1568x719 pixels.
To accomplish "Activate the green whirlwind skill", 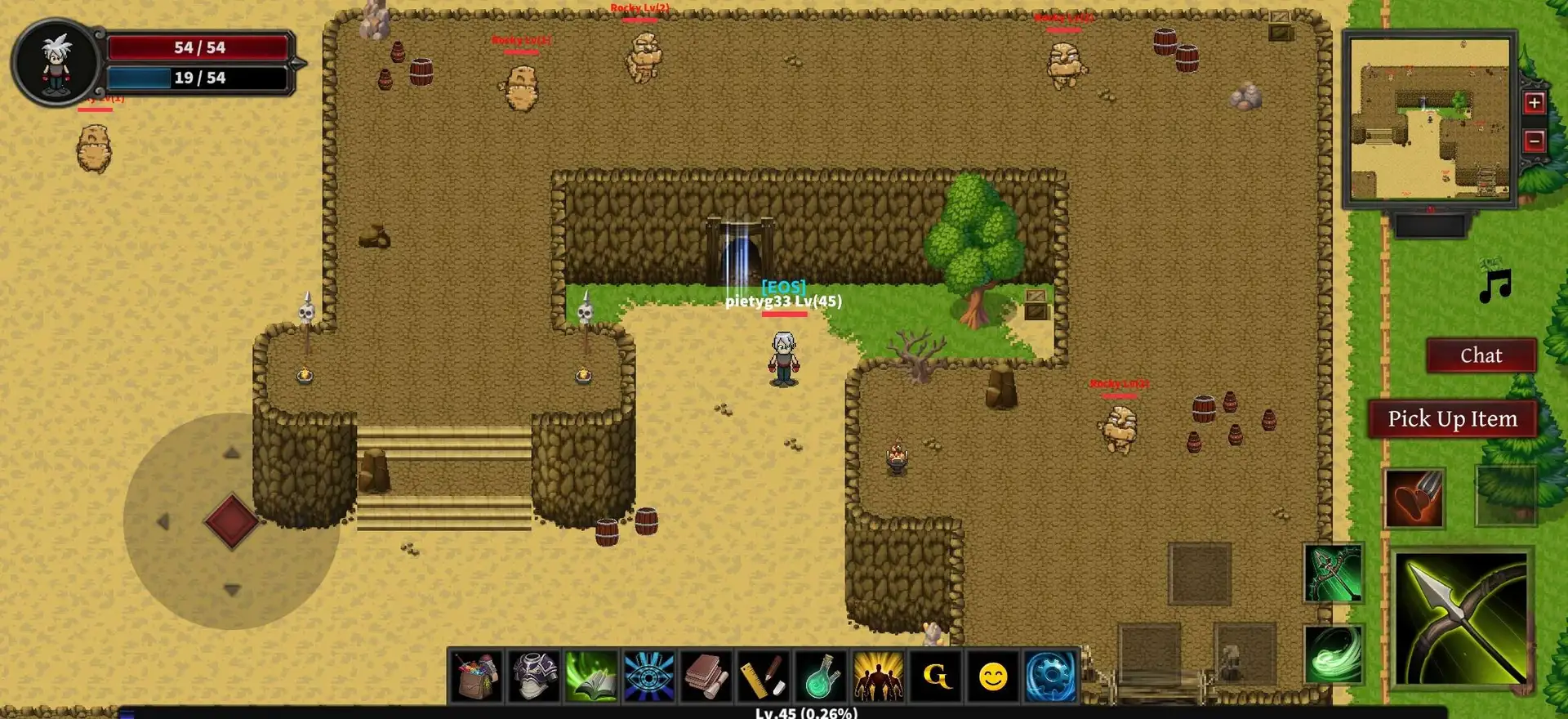I will [x=1333, y=654].
